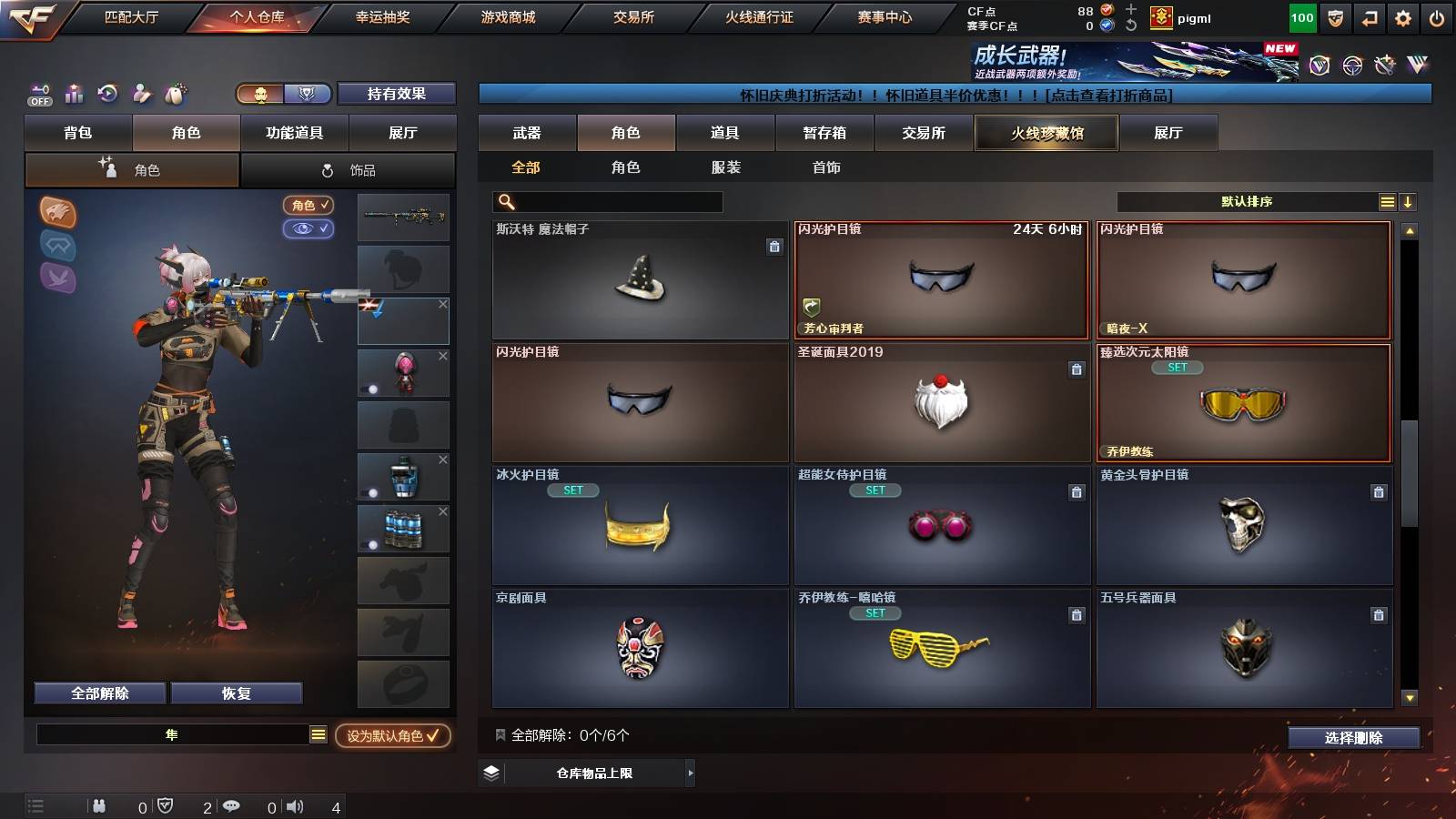Toggle the 角色 checkmark visibility switch

tap(309, 206)
